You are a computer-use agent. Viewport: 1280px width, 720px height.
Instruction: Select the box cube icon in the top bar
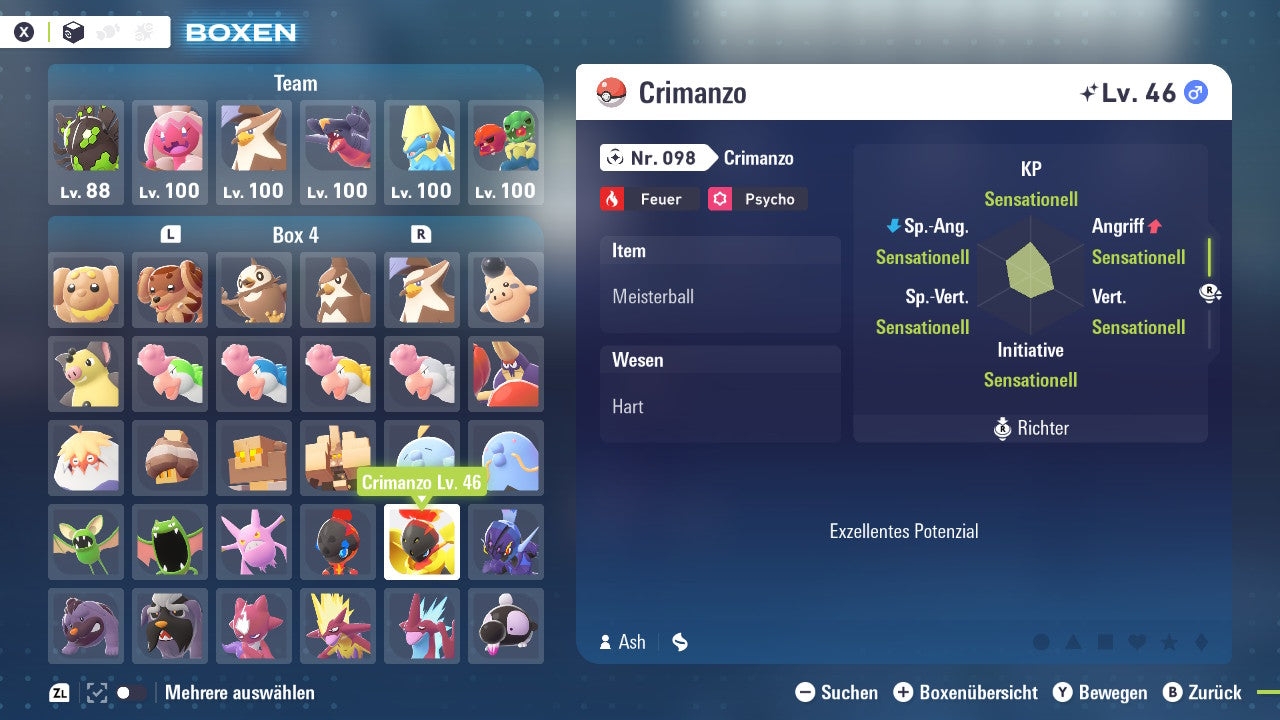click(x=73, y=32)
